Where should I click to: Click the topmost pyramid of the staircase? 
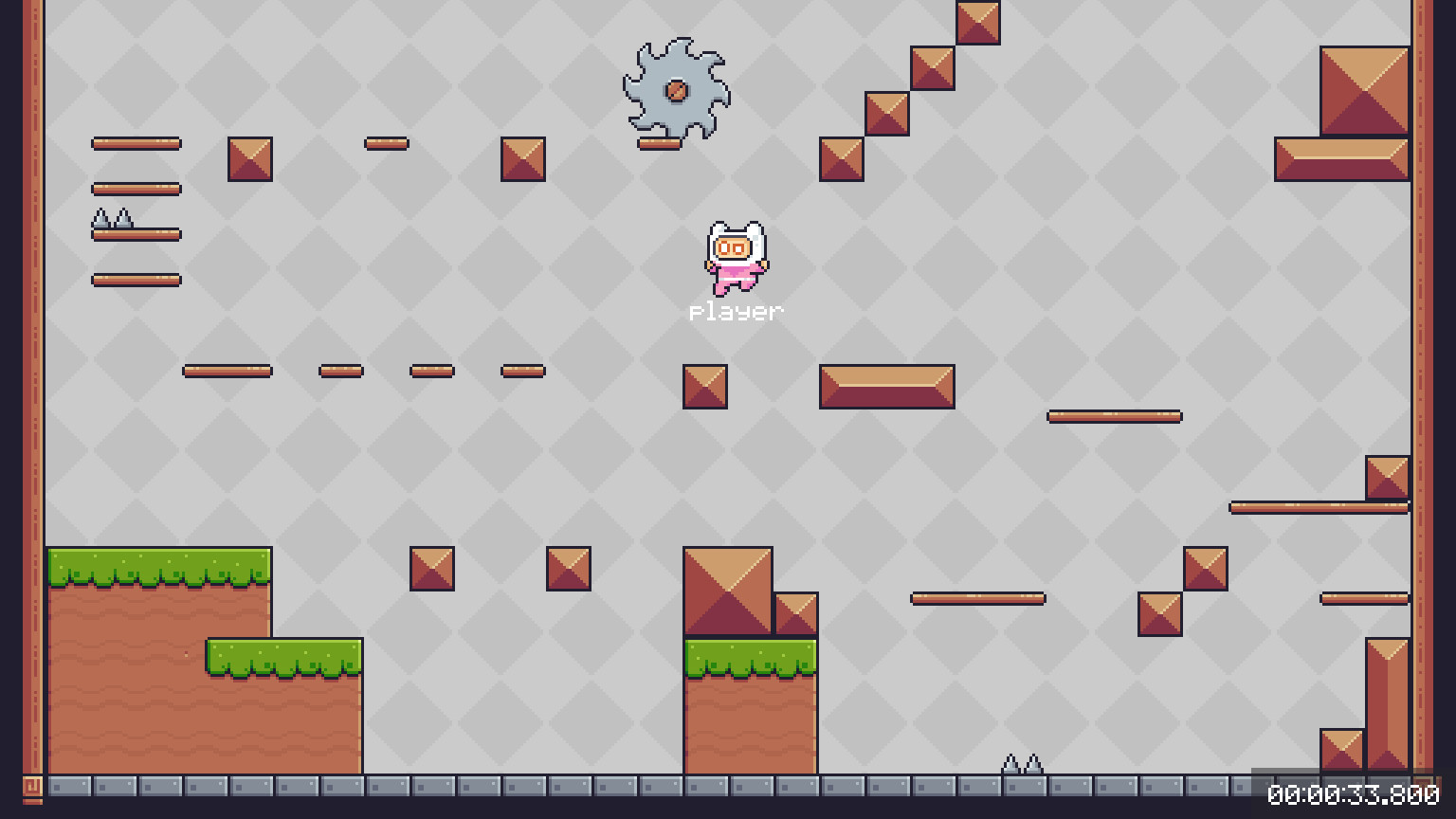pyautogui.click(x=976, y=23)
